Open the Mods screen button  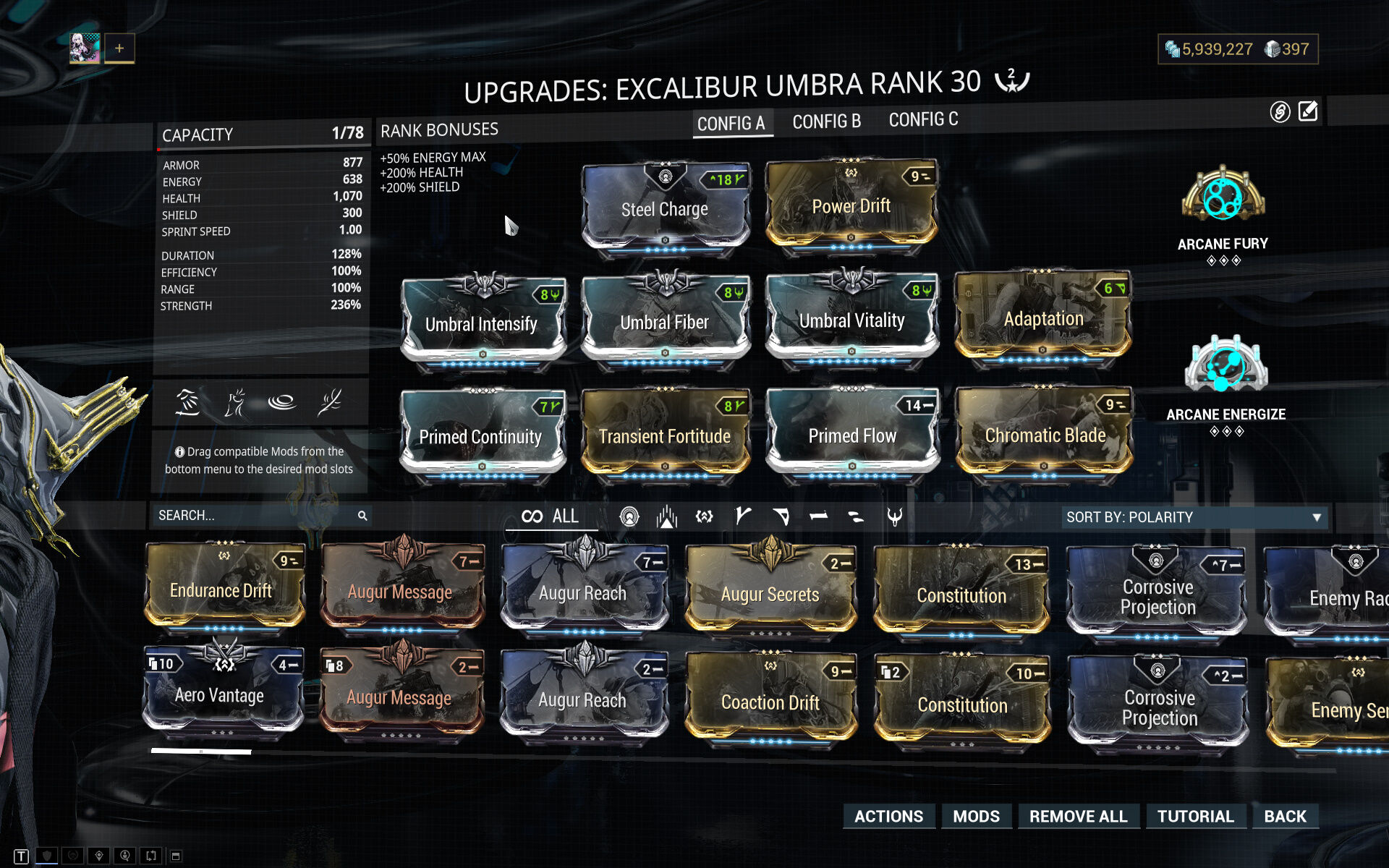tap(976, 816)
